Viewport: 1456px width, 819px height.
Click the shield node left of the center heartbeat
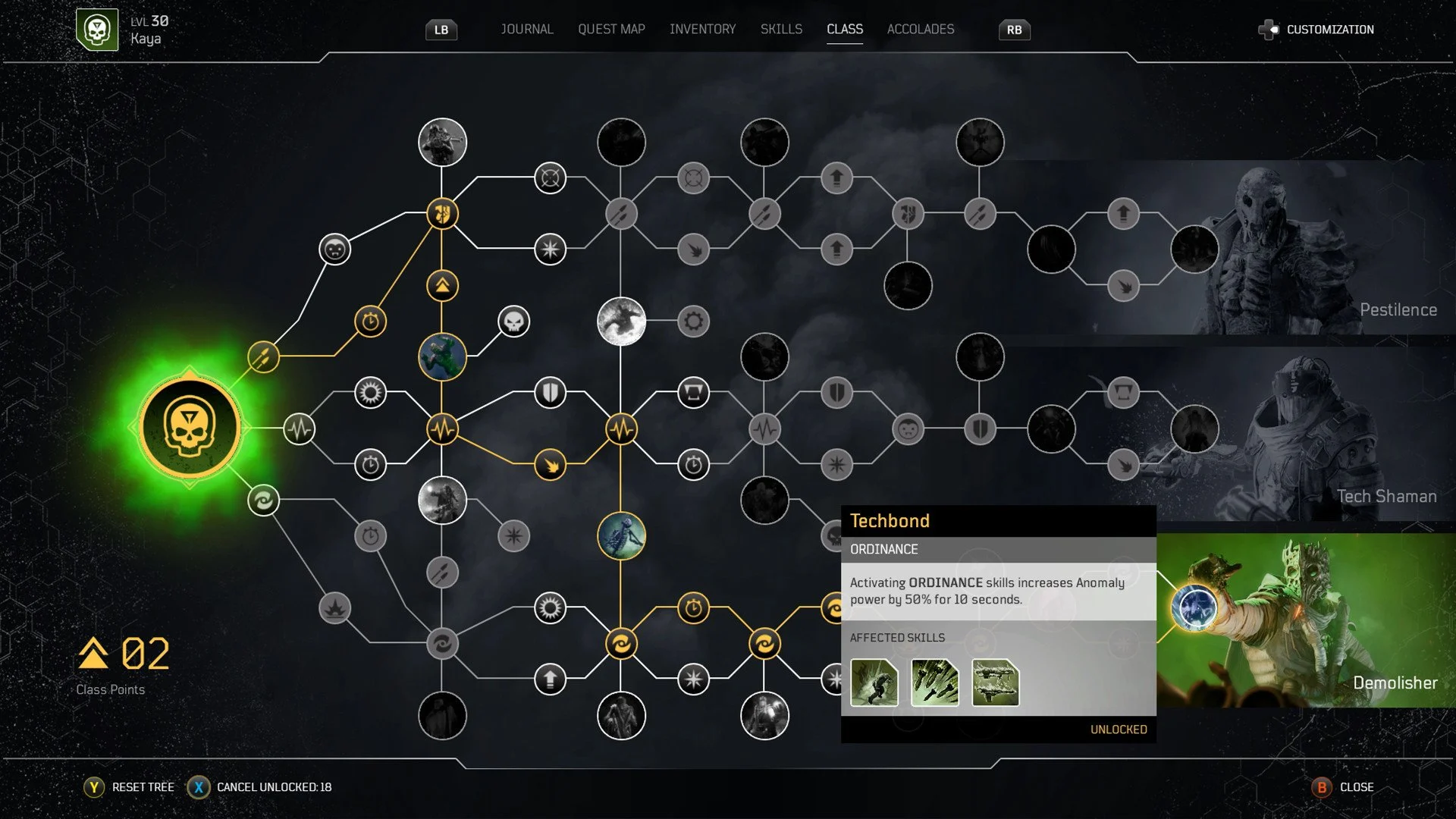point(551,391)
